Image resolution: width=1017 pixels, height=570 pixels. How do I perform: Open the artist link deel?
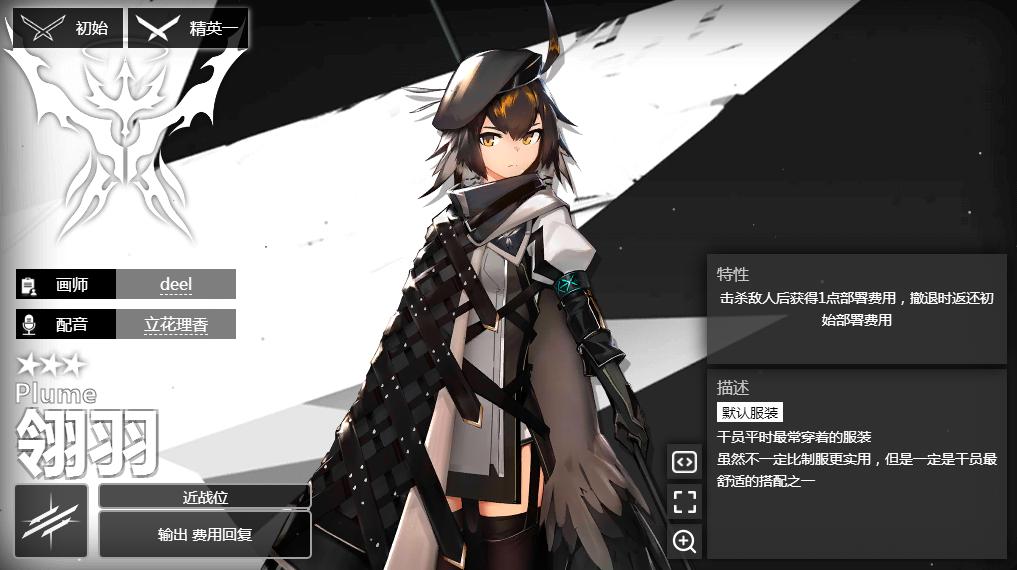pyautogui.click(x=175, y=284)
